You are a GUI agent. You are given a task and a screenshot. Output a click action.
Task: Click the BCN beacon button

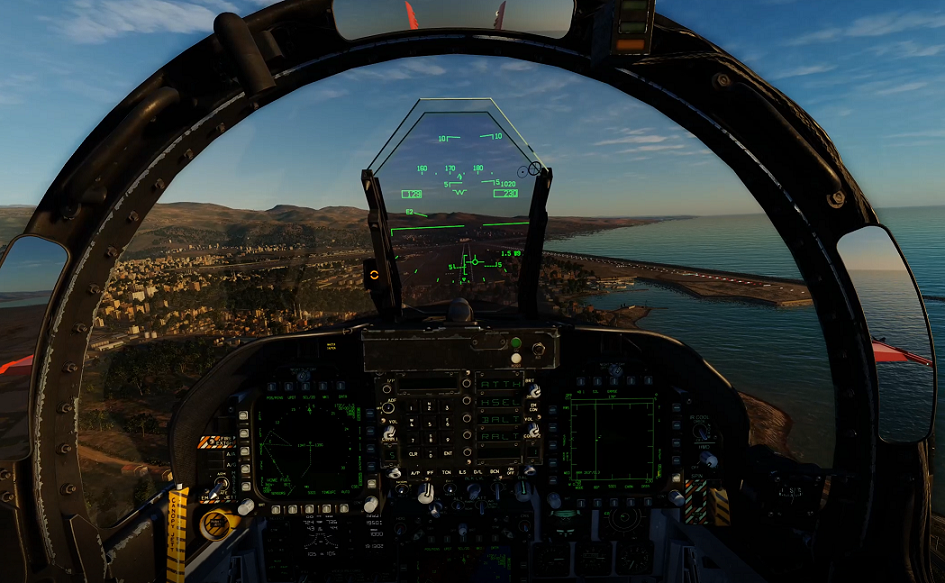495,471
